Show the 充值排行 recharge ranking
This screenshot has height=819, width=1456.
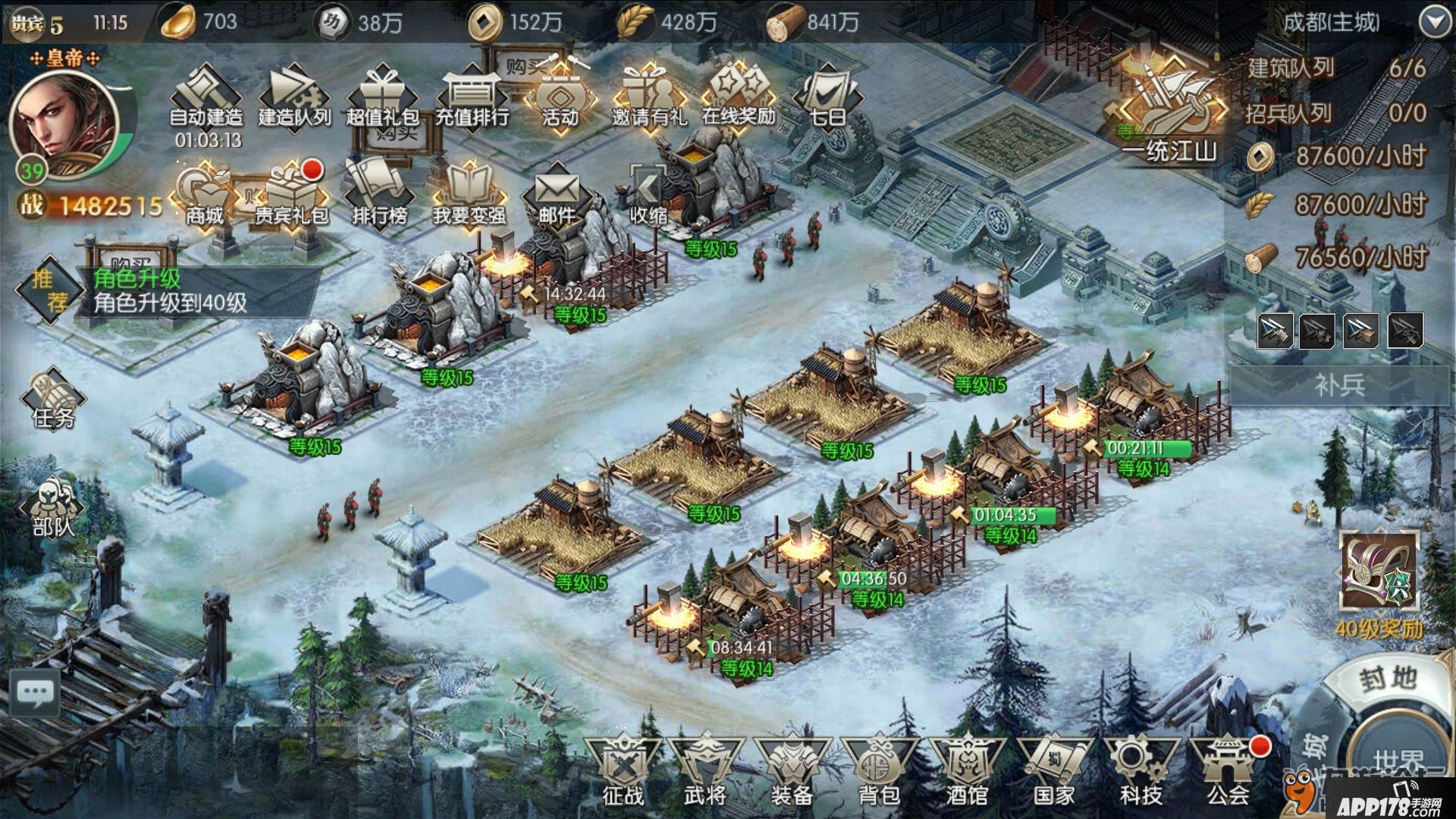[472, 97]
